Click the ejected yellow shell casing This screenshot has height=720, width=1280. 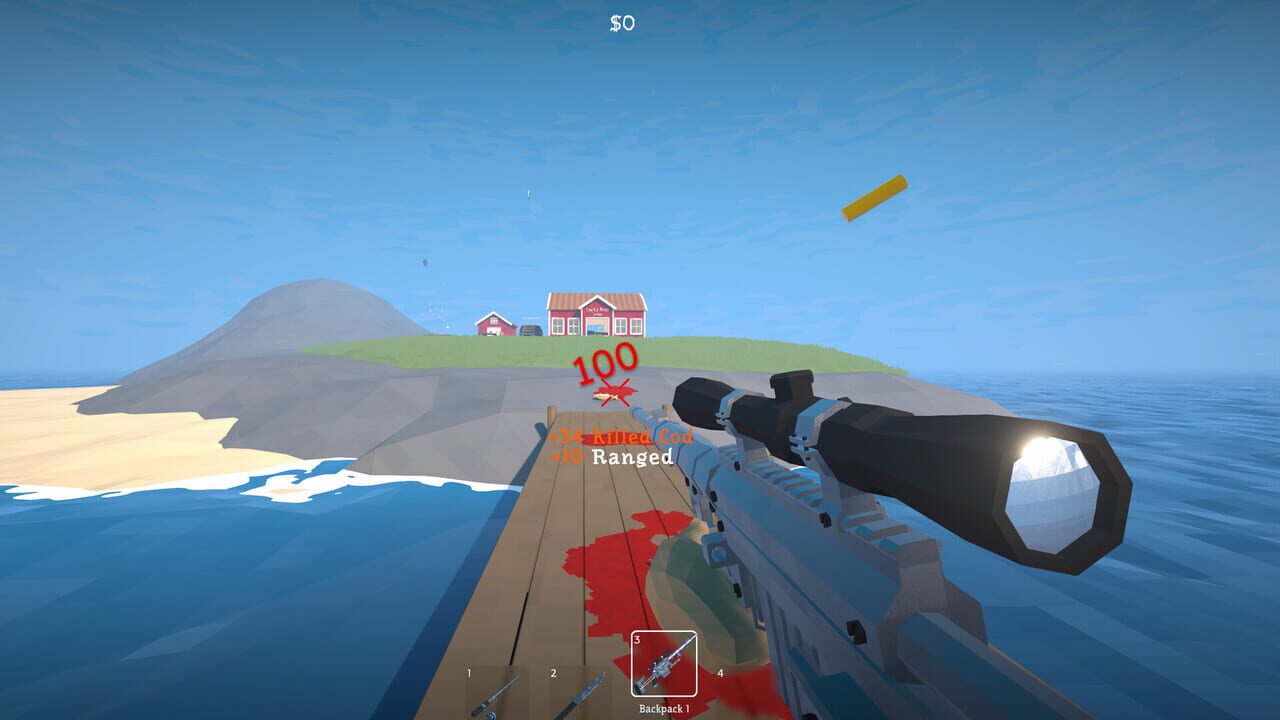tap(876, 196)
